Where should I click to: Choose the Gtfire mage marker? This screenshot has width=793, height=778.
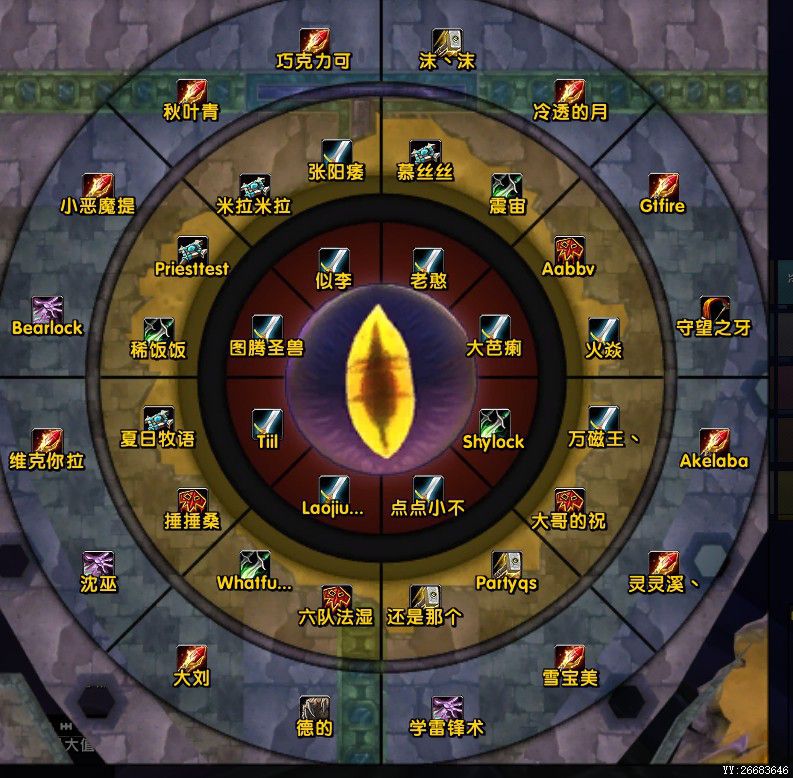click(x=663, y=188)
